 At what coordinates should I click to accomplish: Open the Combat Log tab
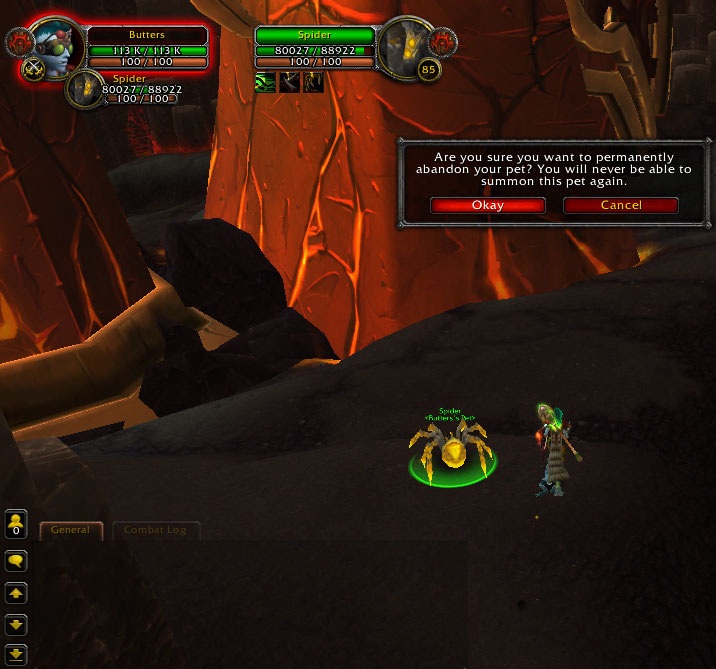[x=155, y=530]
